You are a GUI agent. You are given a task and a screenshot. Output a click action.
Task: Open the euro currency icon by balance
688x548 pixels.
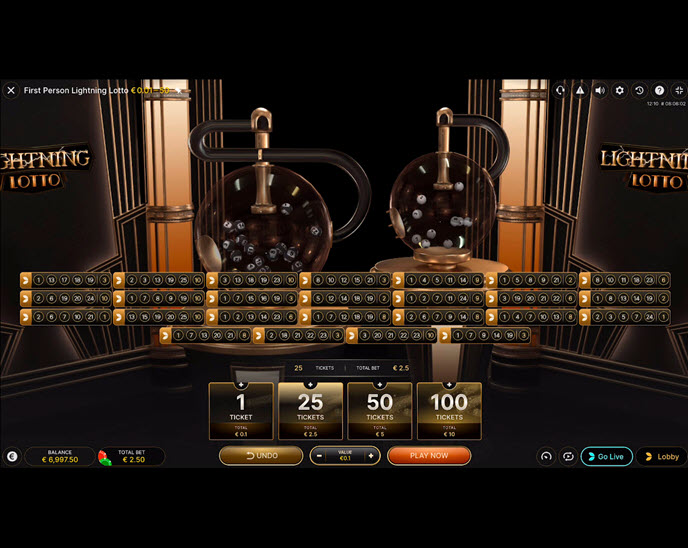click(11, 456)
